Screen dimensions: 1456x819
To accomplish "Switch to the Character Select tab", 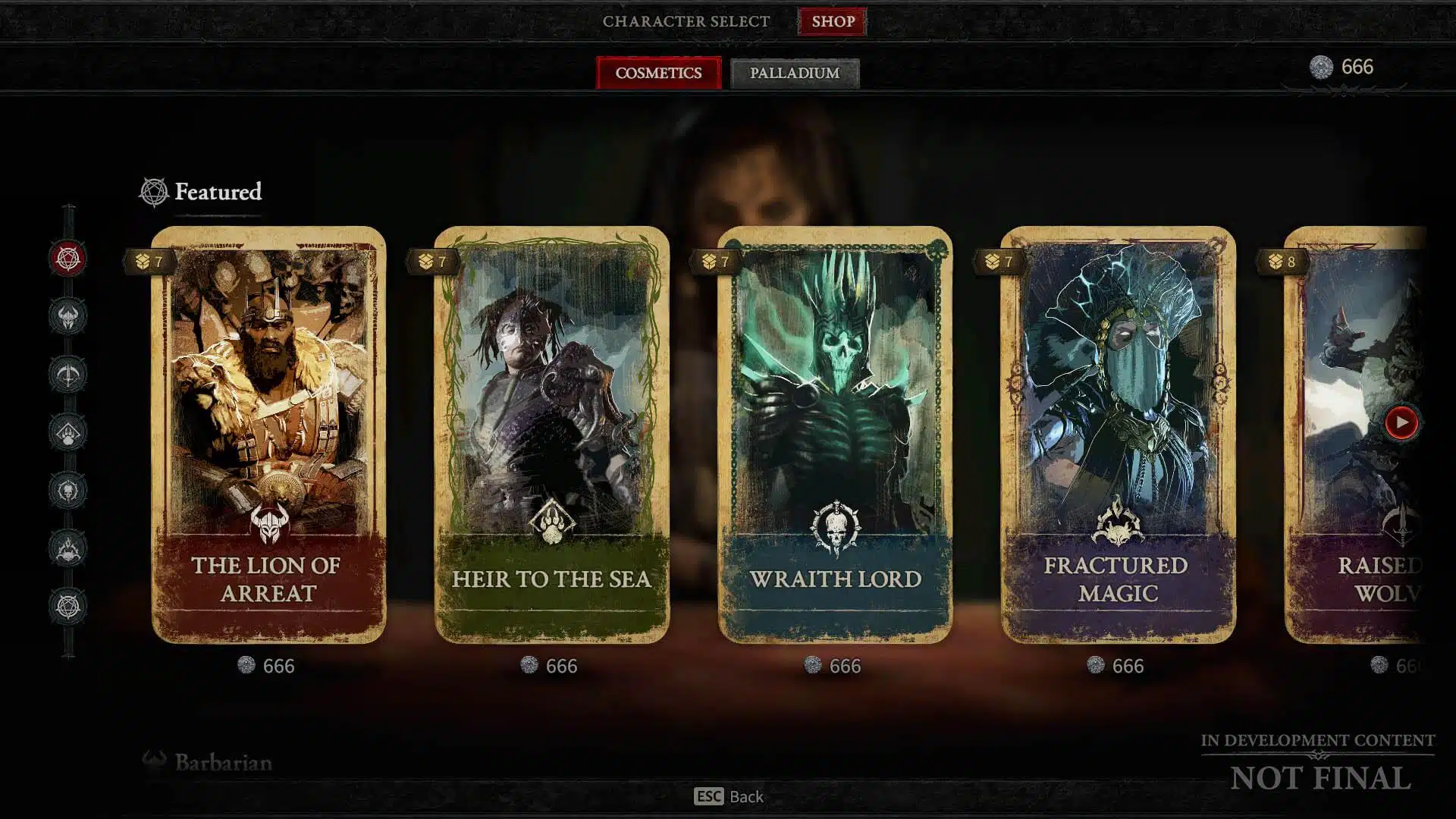I will tap(685, 22).
